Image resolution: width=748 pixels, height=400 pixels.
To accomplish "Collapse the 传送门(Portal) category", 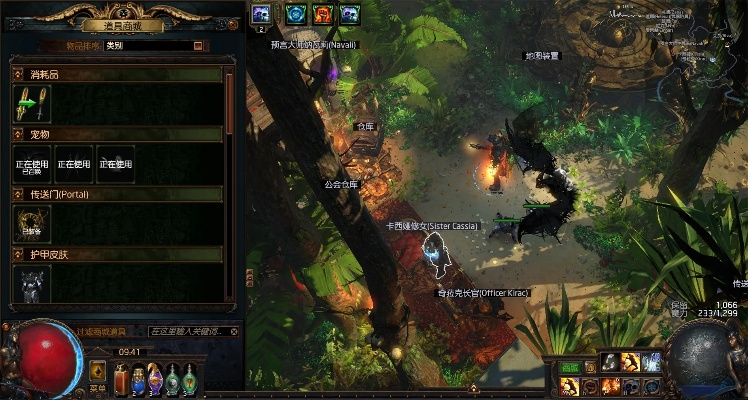I will click(17, 194).
